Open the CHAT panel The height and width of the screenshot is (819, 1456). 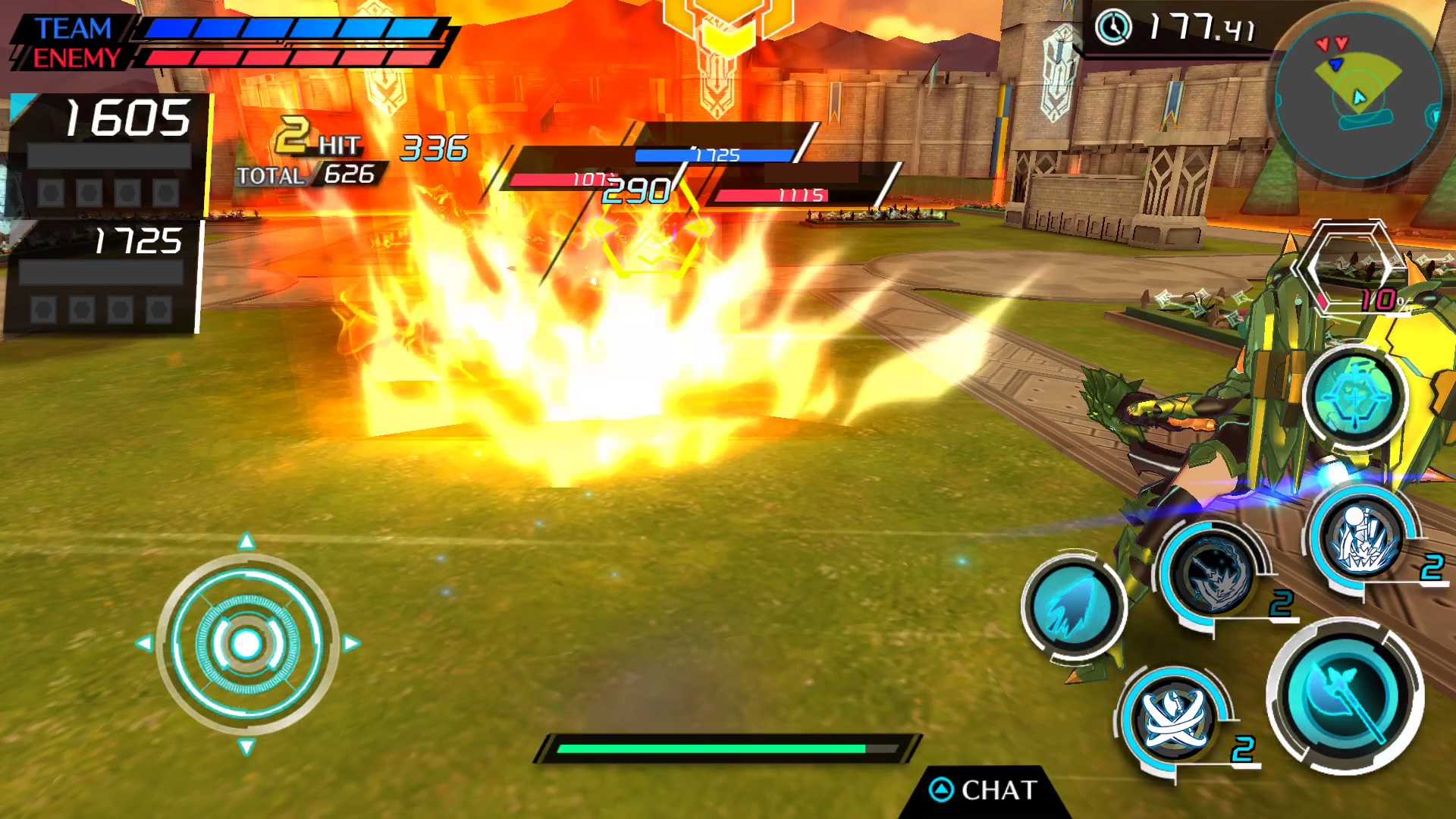tap(984, 791)
